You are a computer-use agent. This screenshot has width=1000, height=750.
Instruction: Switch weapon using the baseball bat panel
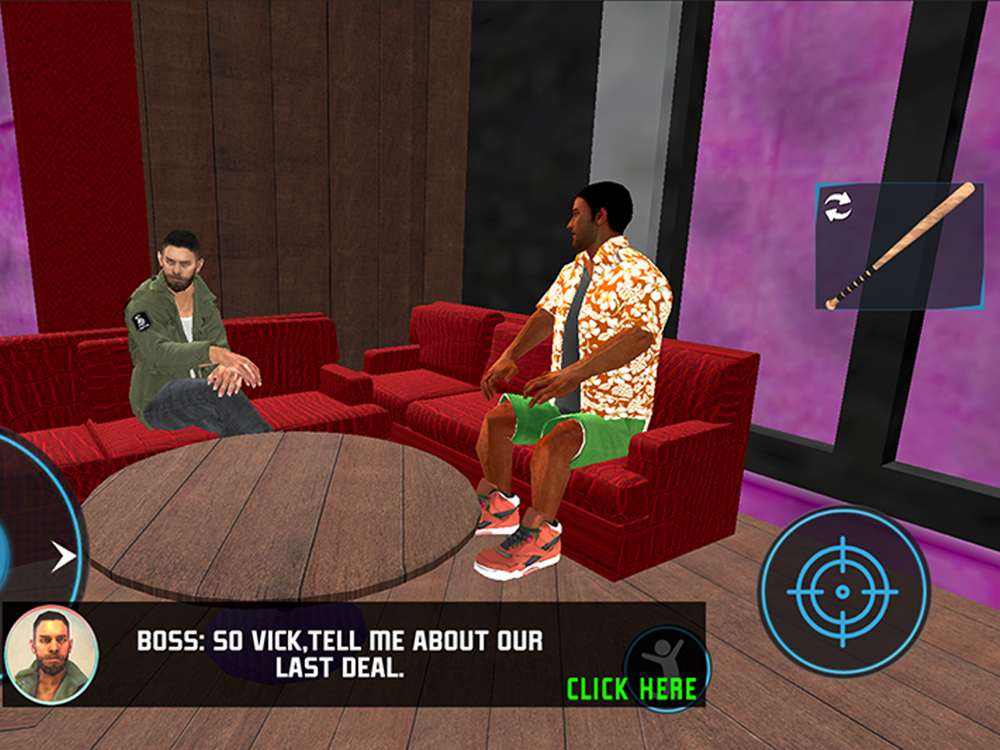point(899,246)
